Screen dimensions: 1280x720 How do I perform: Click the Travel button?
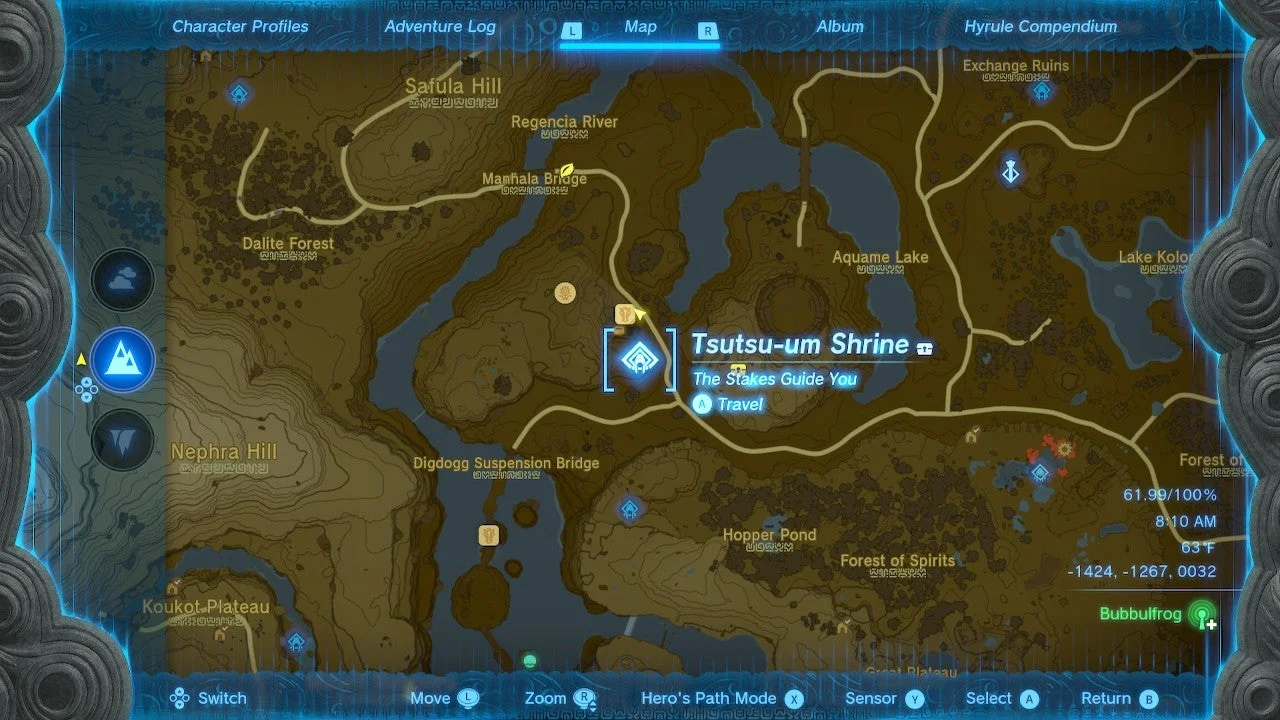727,405
